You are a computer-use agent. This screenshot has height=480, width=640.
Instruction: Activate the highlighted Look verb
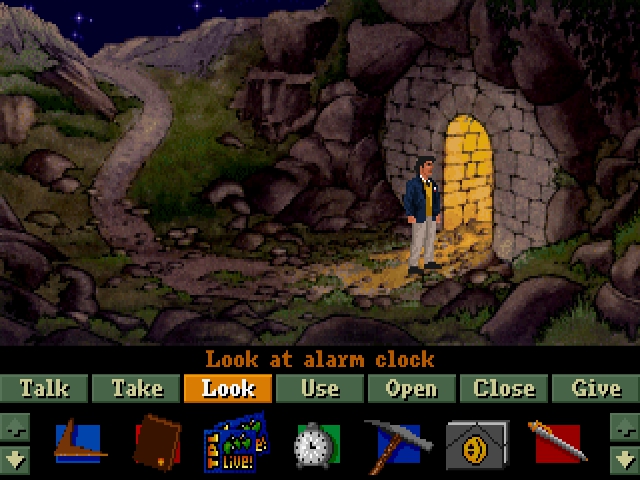228,388
